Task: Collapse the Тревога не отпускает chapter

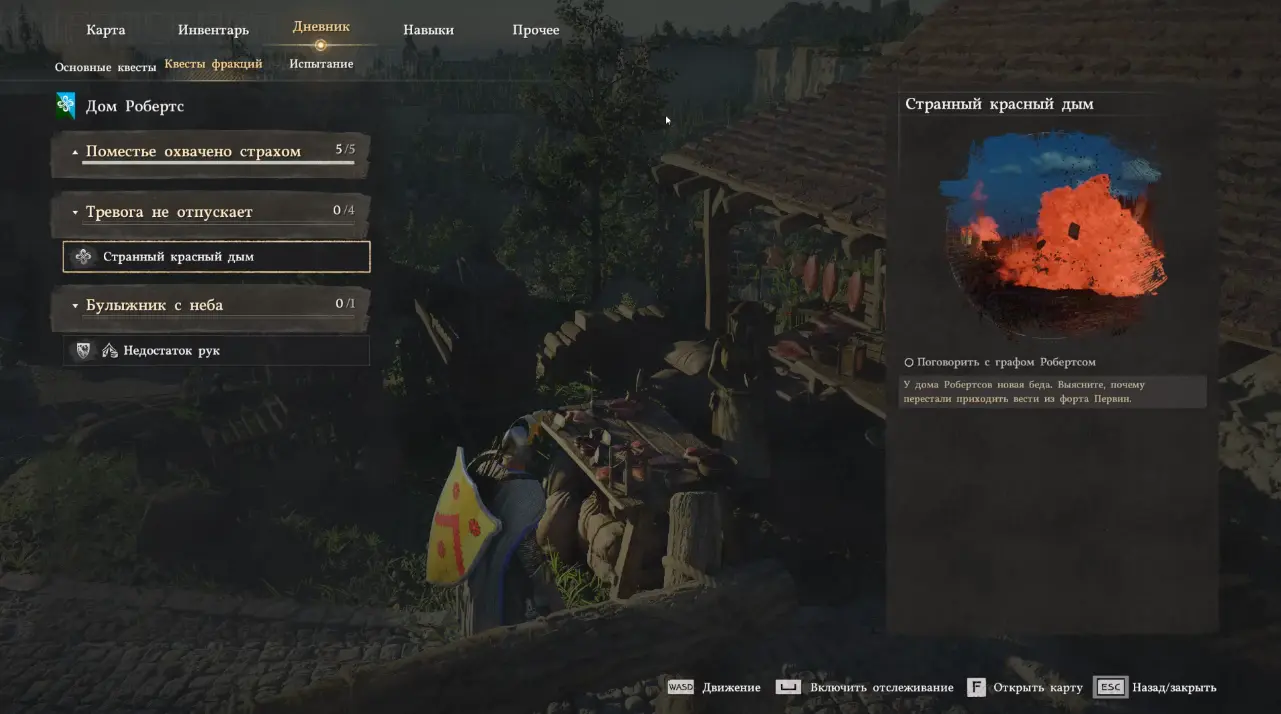Action: tap(168, 212)
